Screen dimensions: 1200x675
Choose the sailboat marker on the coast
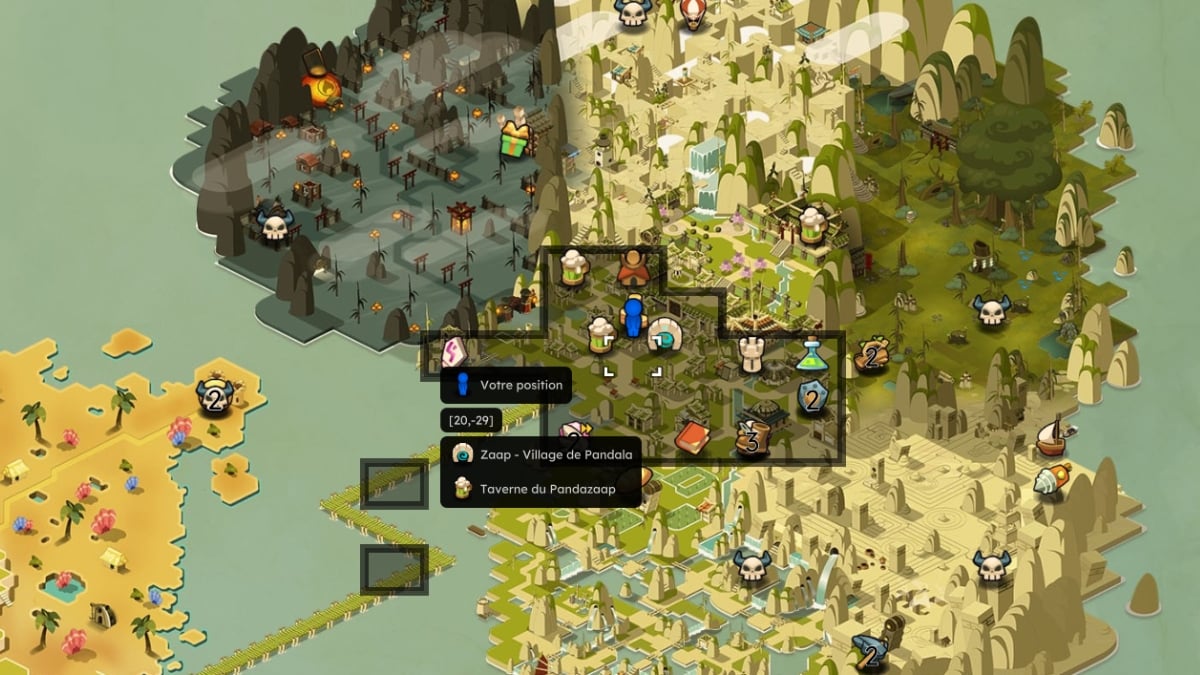tap(1051, 435)
